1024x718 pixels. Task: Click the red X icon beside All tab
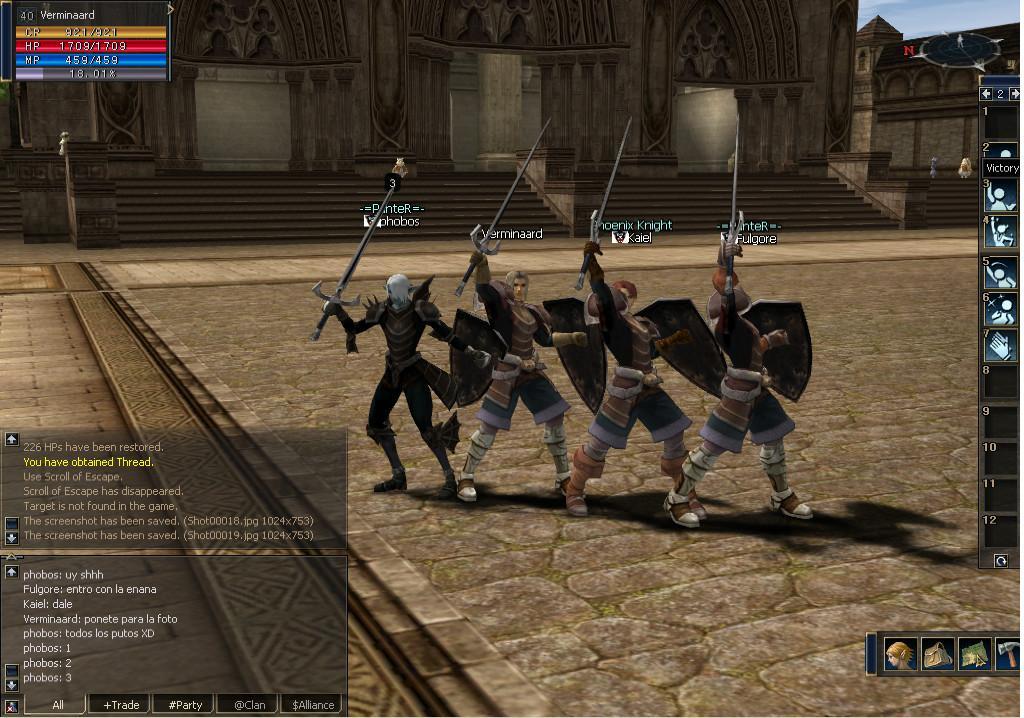(x=13, y=704)
